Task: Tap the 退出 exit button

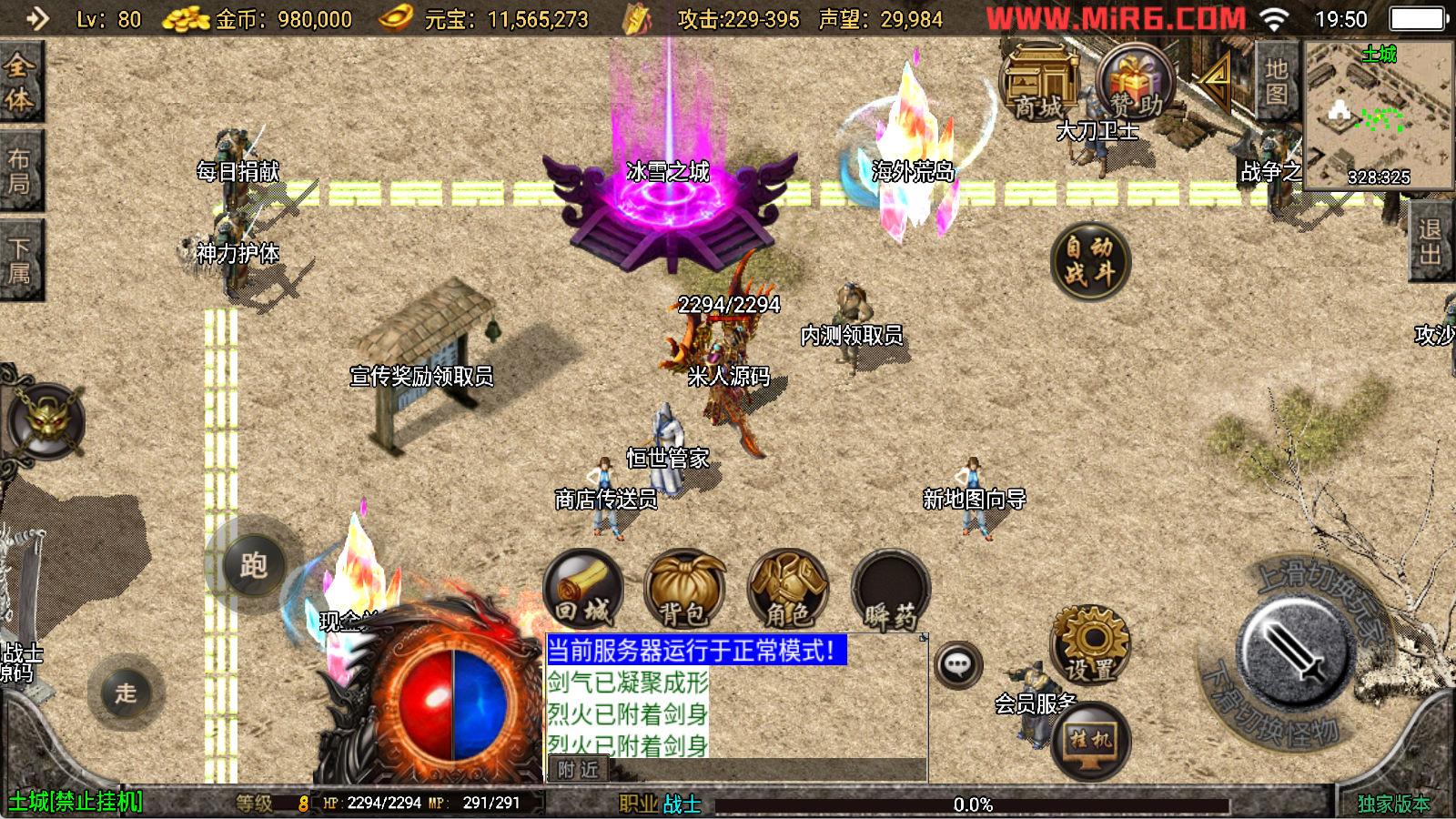Action: [x=1431, y=241]
